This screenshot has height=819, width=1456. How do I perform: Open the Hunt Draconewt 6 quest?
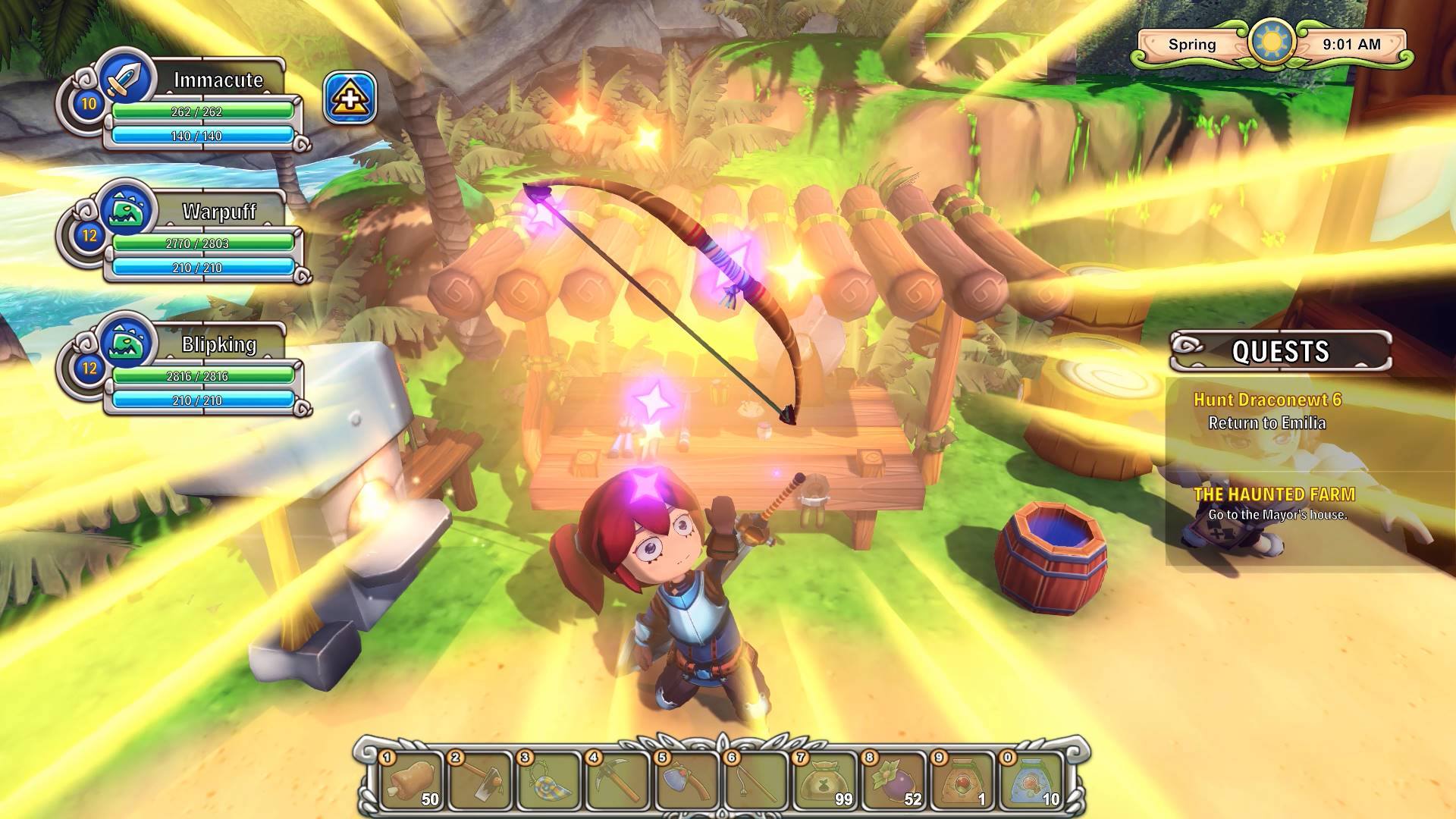[1267, 400]
